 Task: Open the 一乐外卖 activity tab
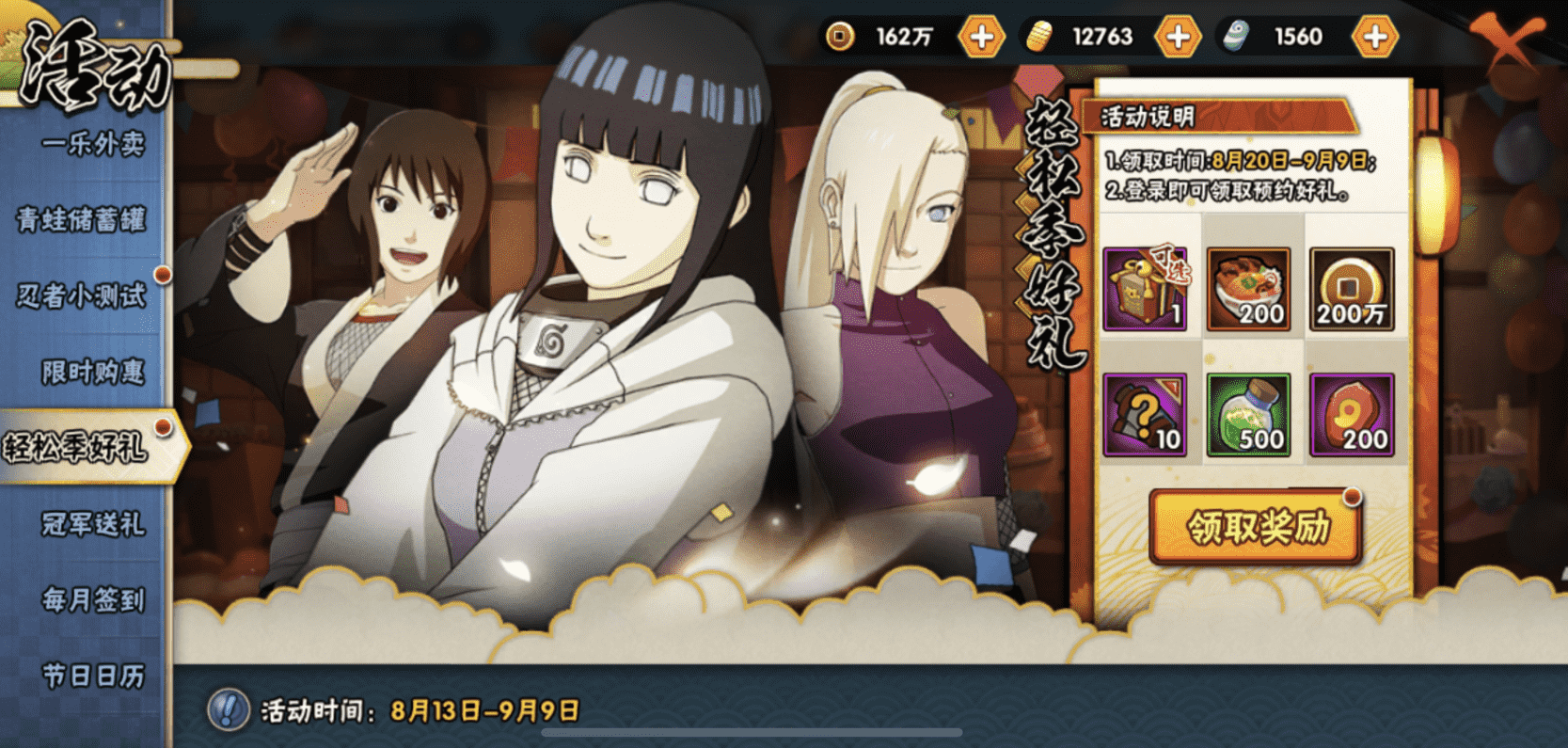coord(92,144)
